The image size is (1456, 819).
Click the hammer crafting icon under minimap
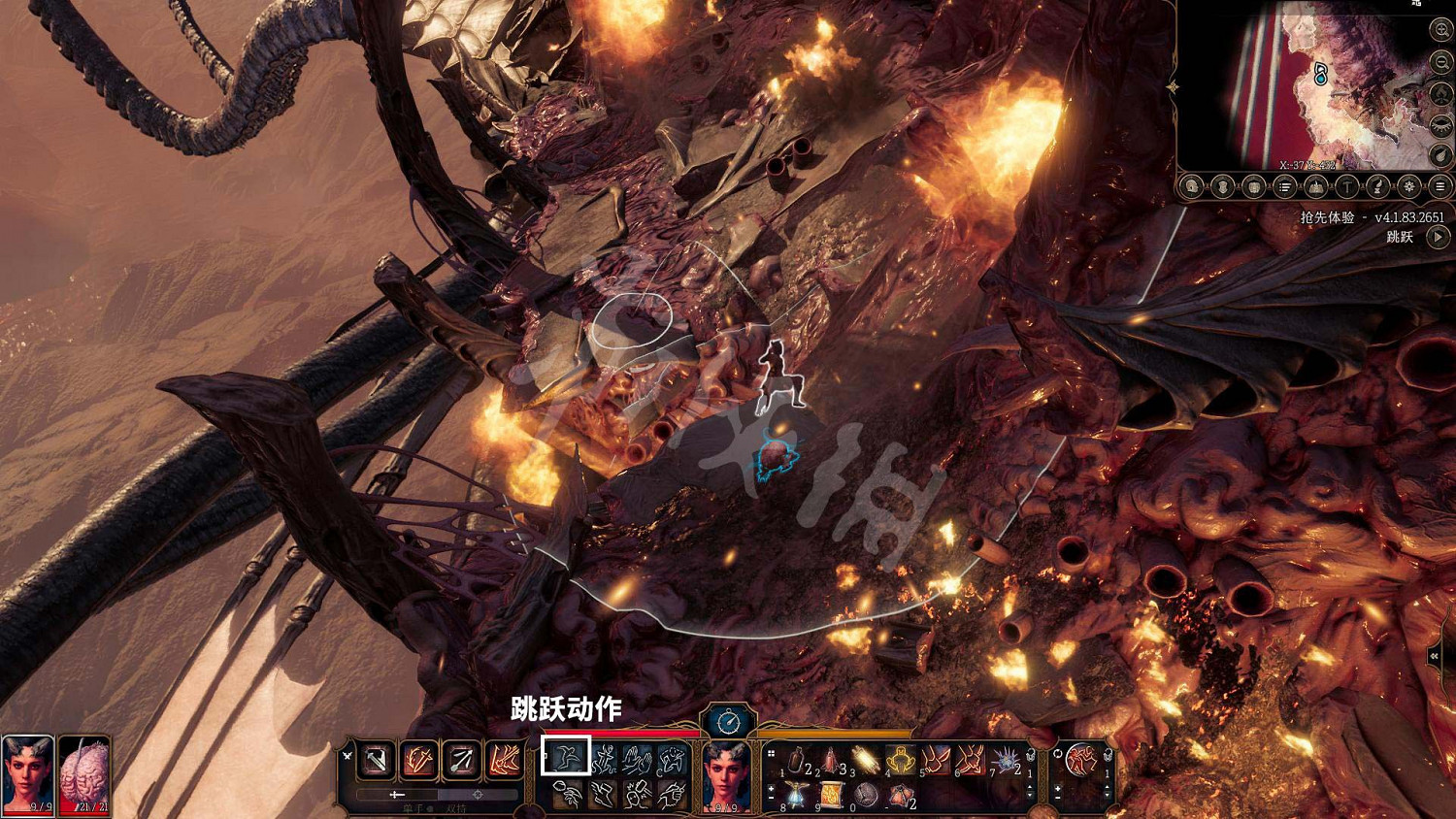[1347, 186]
